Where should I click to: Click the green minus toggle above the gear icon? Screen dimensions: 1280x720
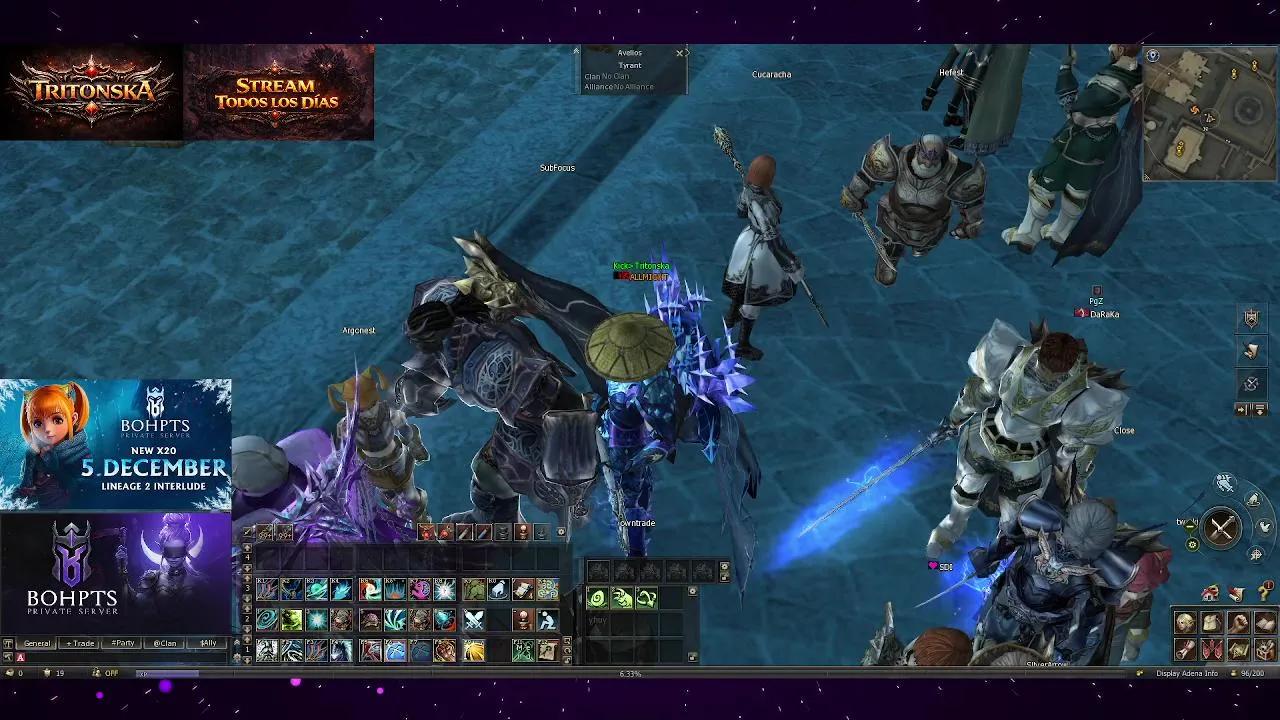[1189, 525]
